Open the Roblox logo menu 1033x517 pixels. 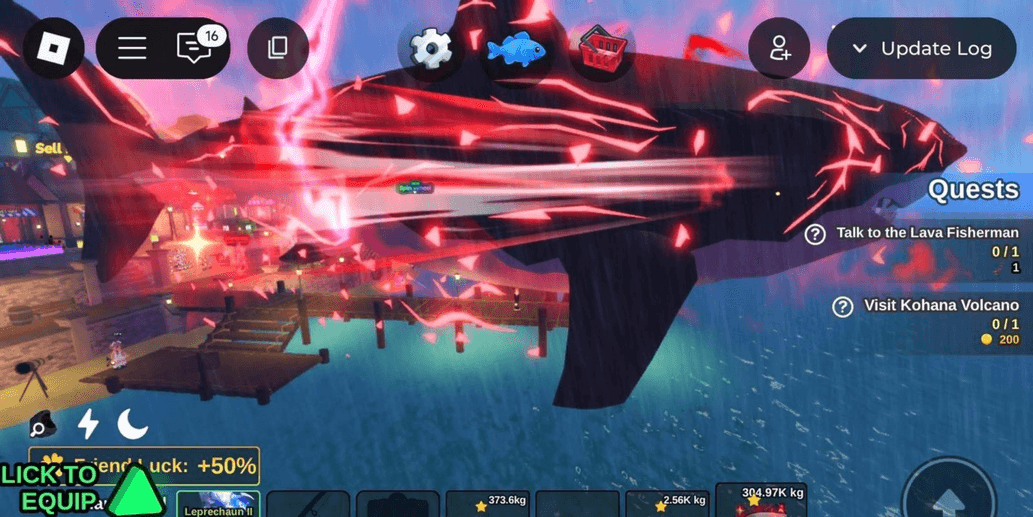pos(53,47)
